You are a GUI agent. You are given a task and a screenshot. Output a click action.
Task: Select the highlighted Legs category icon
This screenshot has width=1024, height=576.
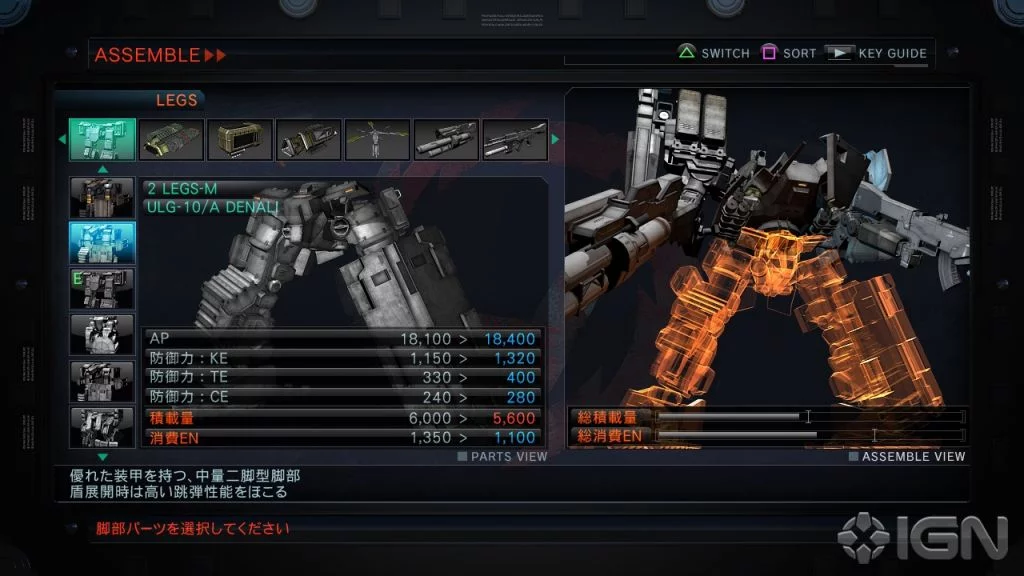click(x=102, y=140)
